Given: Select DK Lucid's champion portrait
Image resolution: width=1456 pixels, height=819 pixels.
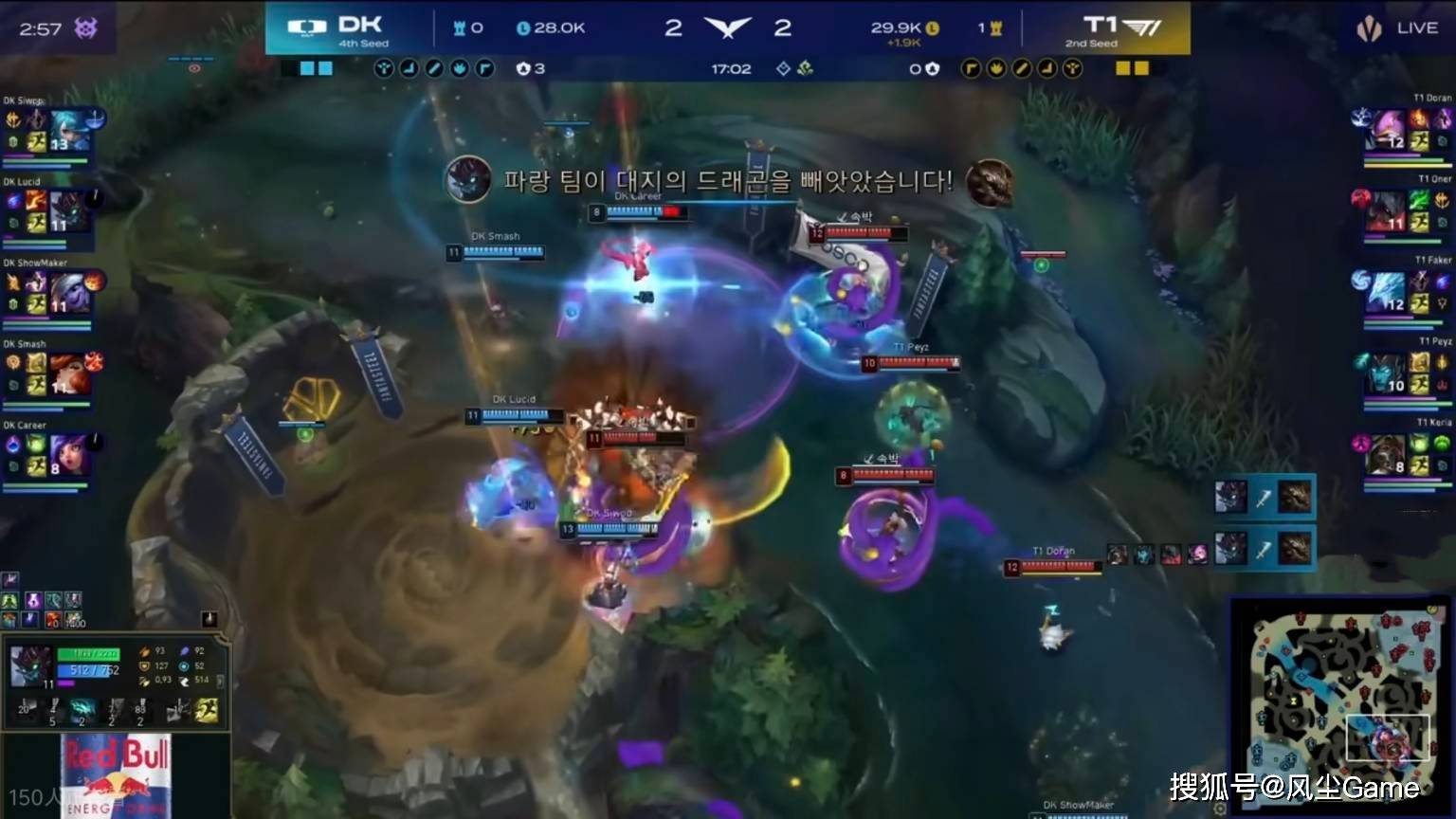Looking at the screenshot, I should click(x=68, y=211).
